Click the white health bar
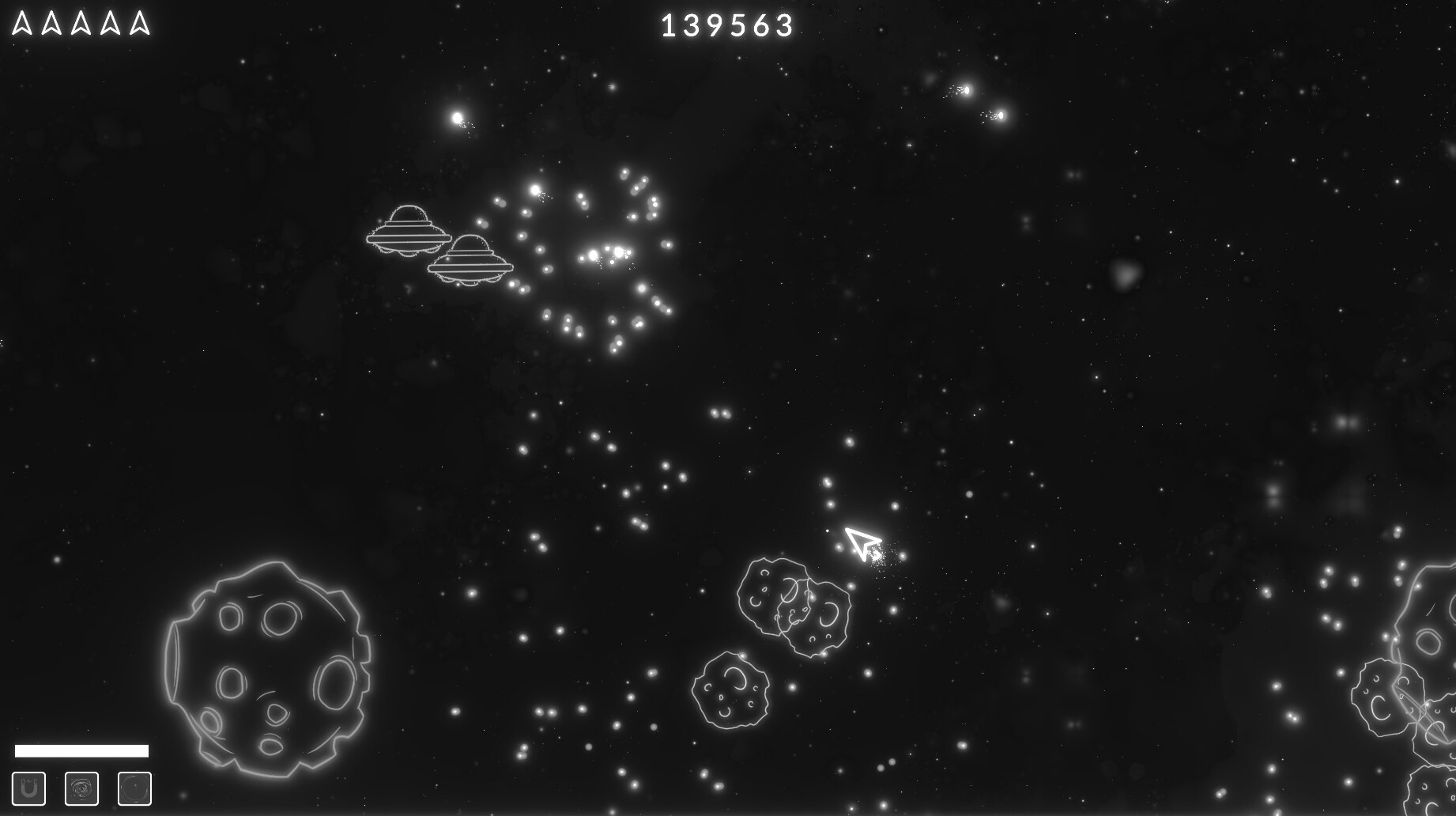The width and height of the screenshot is (1456, 816). tap(83, 750)
